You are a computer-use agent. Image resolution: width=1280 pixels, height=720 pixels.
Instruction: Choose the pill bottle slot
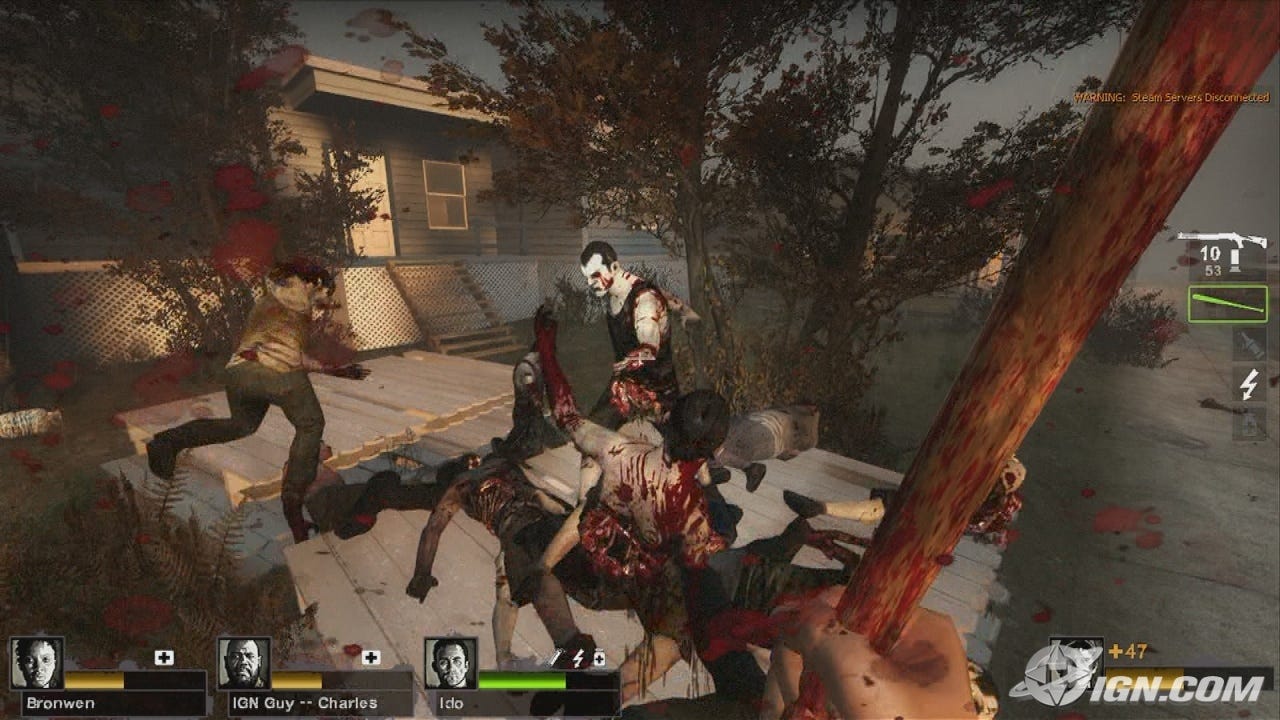1249,423
